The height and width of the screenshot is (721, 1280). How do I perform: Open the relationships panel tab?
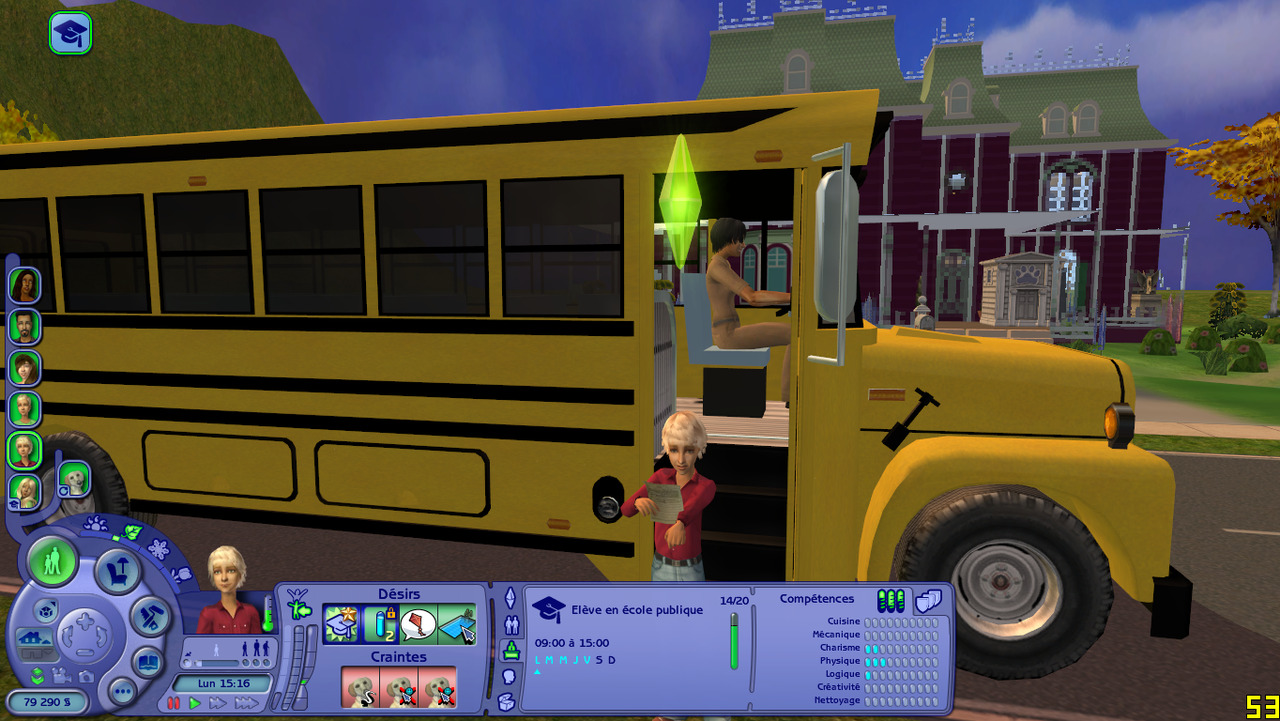click(x=511, y=625)
